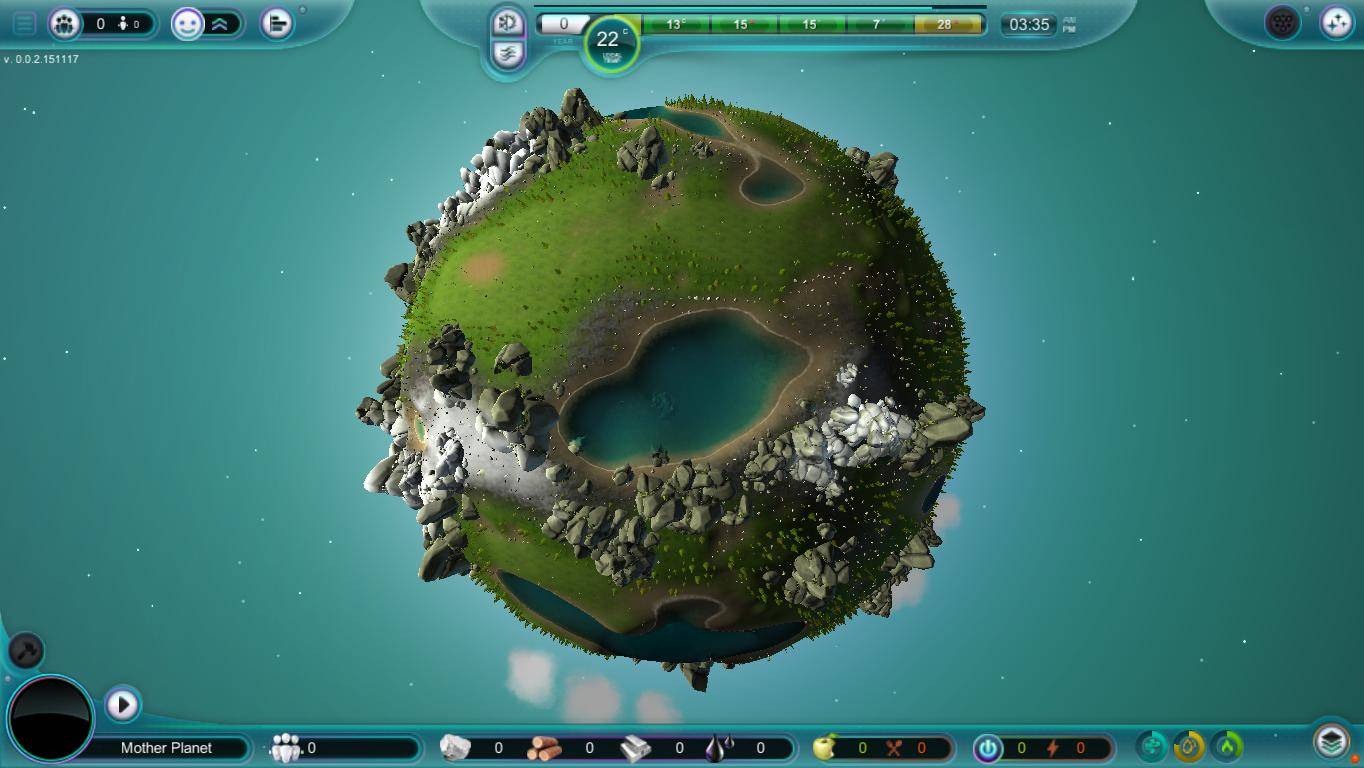The image size is (1364, 768).
Task: Click the blue power button icon
Action: pyautogui.click(x=987, y=747)
